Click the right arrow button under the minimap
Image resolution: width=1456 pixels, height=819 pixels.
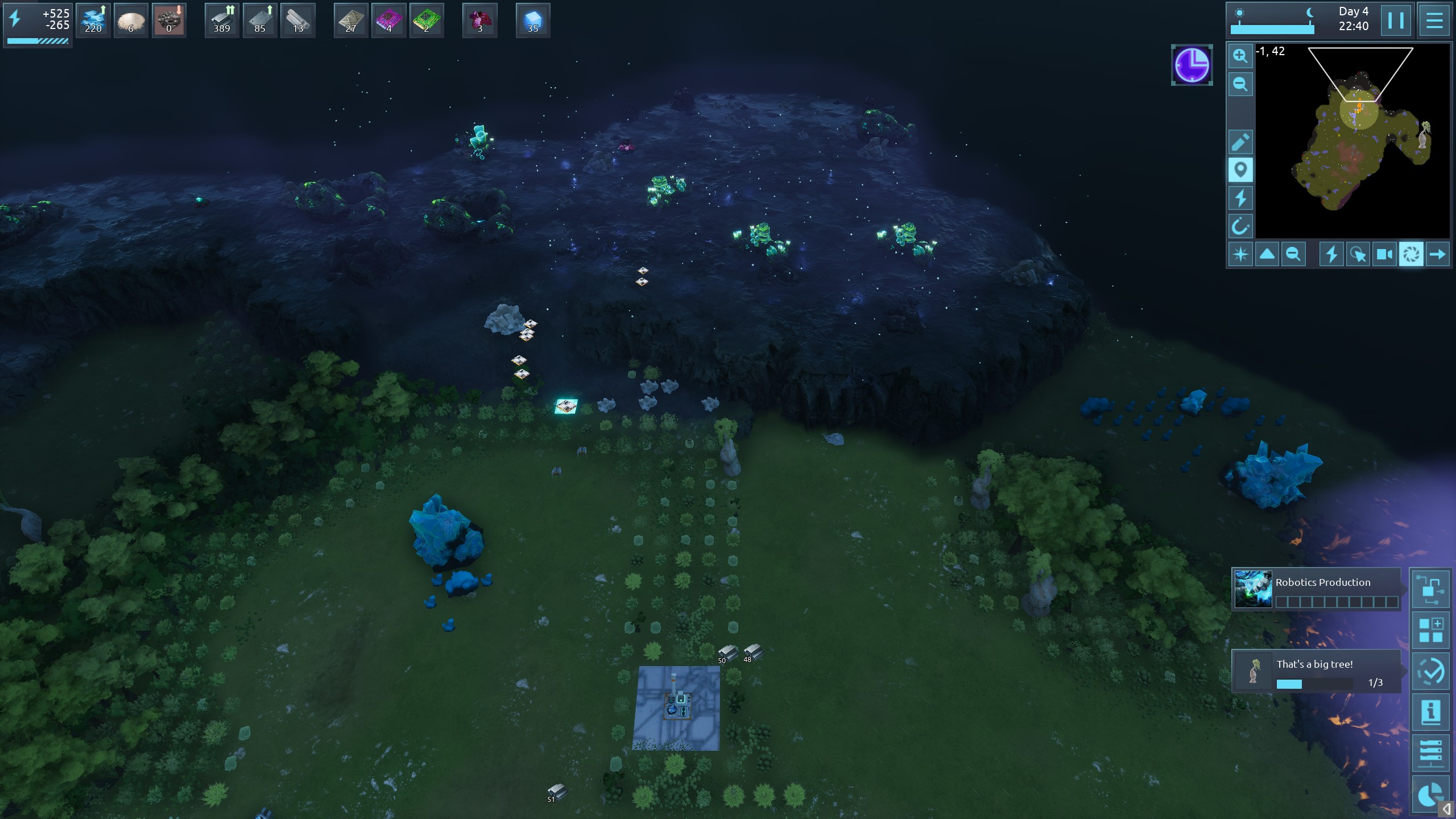(1437, 254)
